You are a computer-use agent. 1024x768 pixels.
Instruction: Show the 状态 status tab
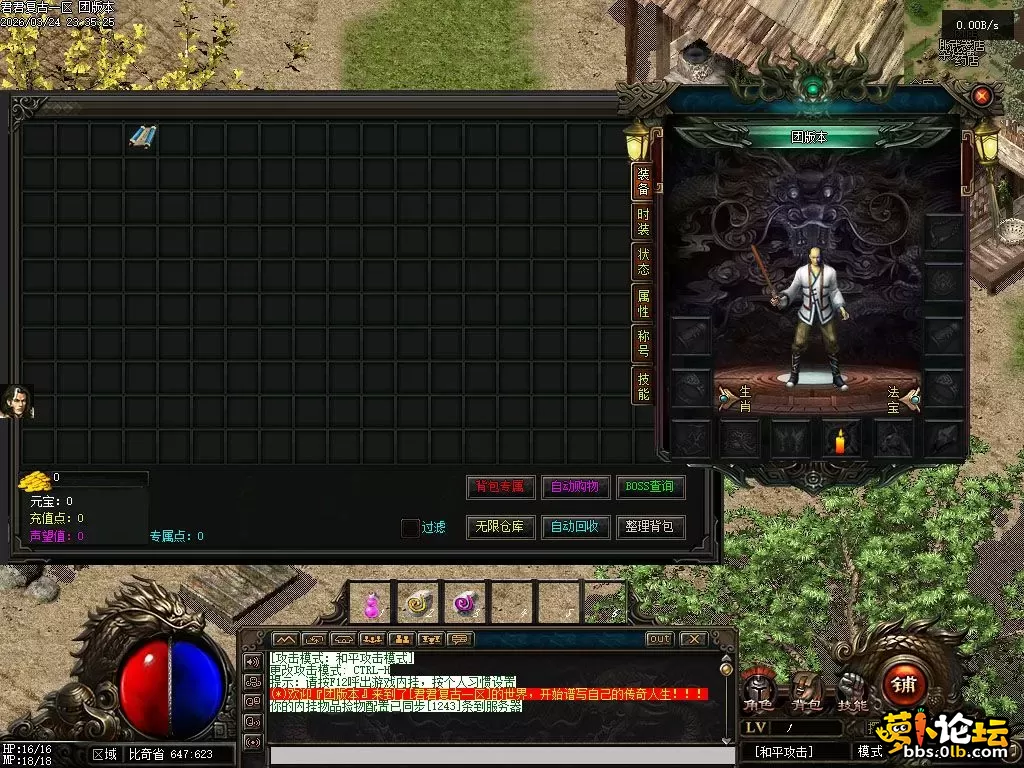pos(643,262)
